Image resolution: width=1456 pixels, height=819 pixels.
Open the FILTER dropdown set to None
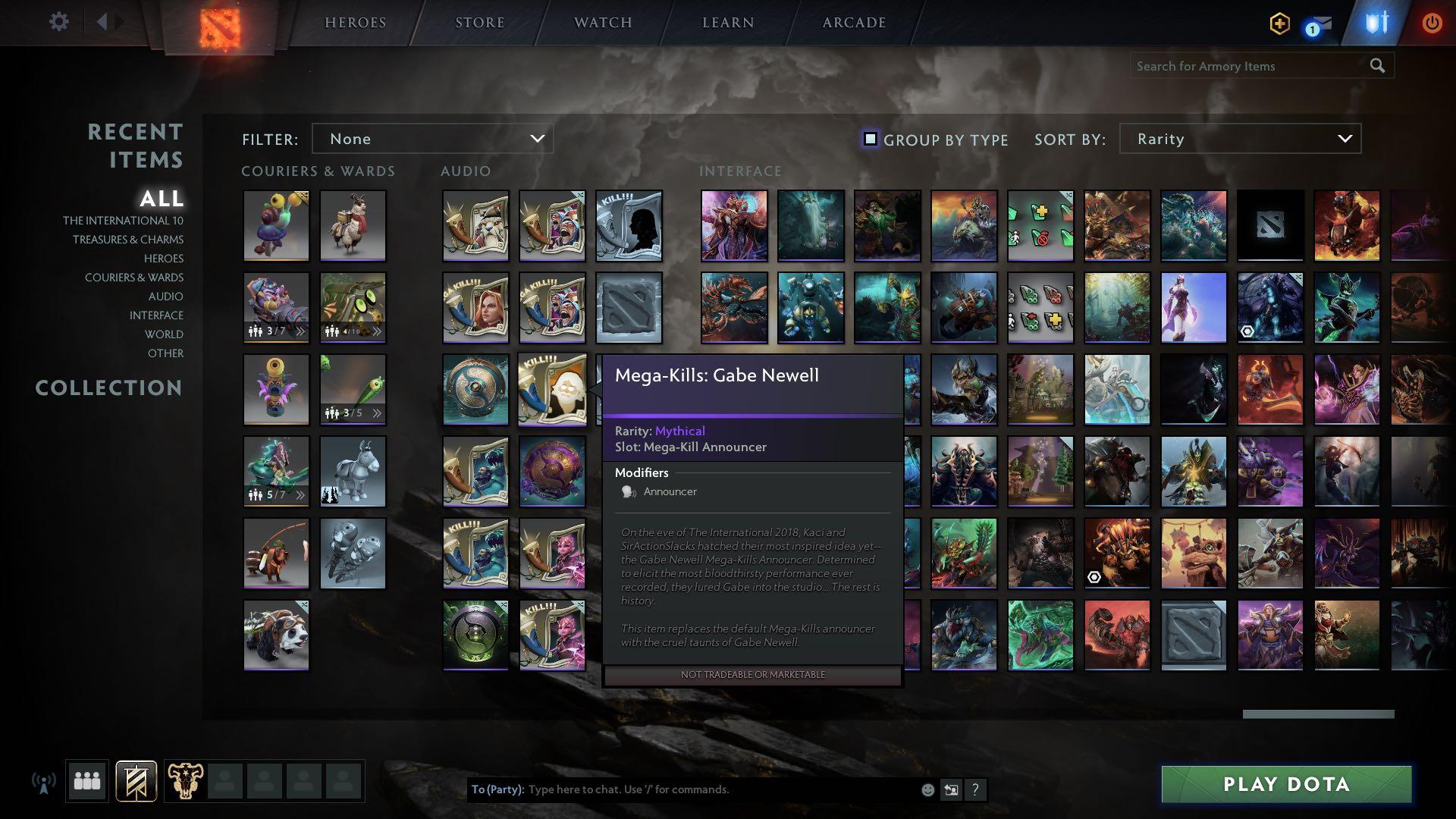(433, 139)
